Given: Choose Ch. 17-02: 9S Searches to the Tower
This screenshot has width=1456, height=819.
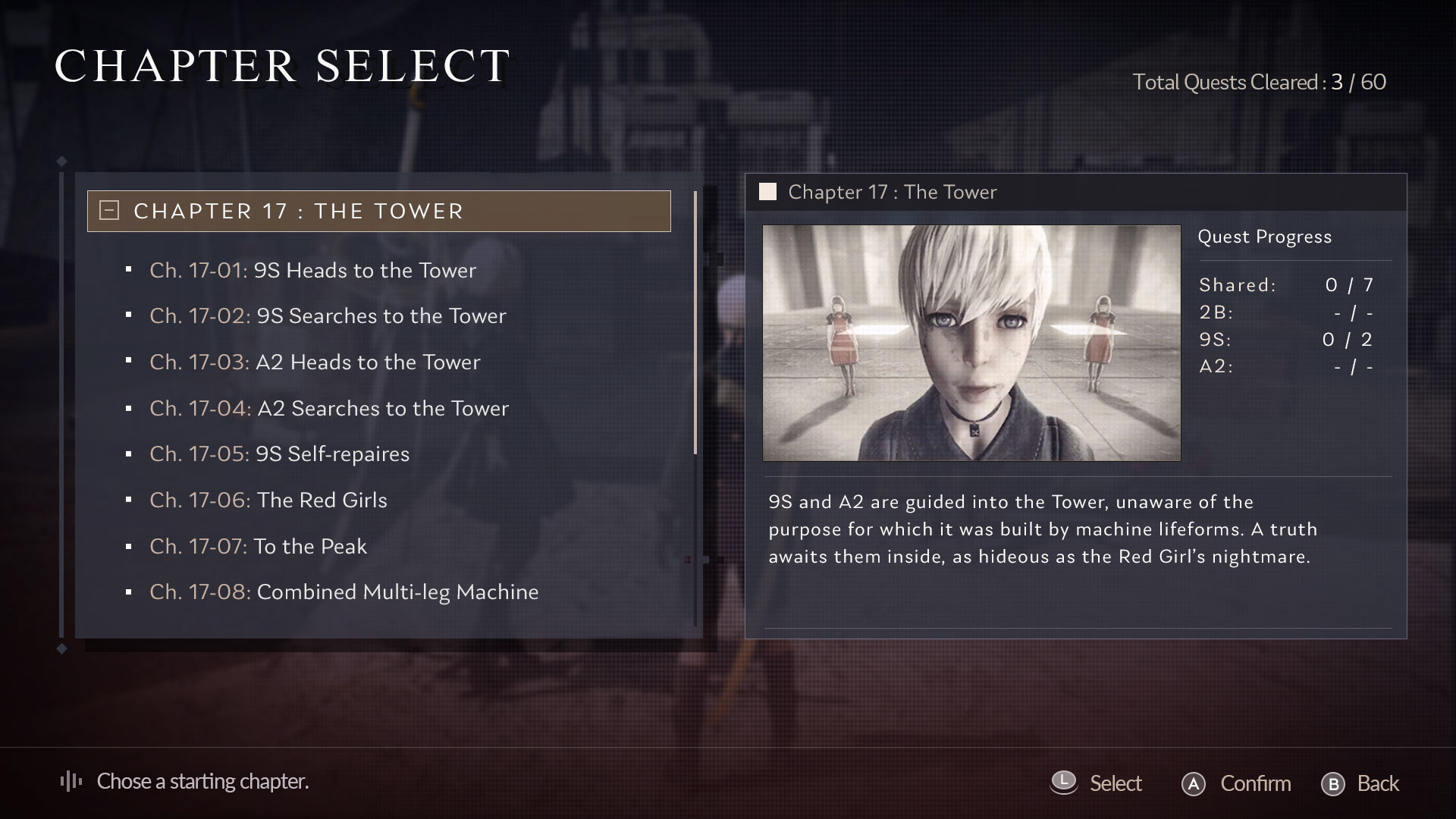Looking at the screenshot, I should [328, 316].
